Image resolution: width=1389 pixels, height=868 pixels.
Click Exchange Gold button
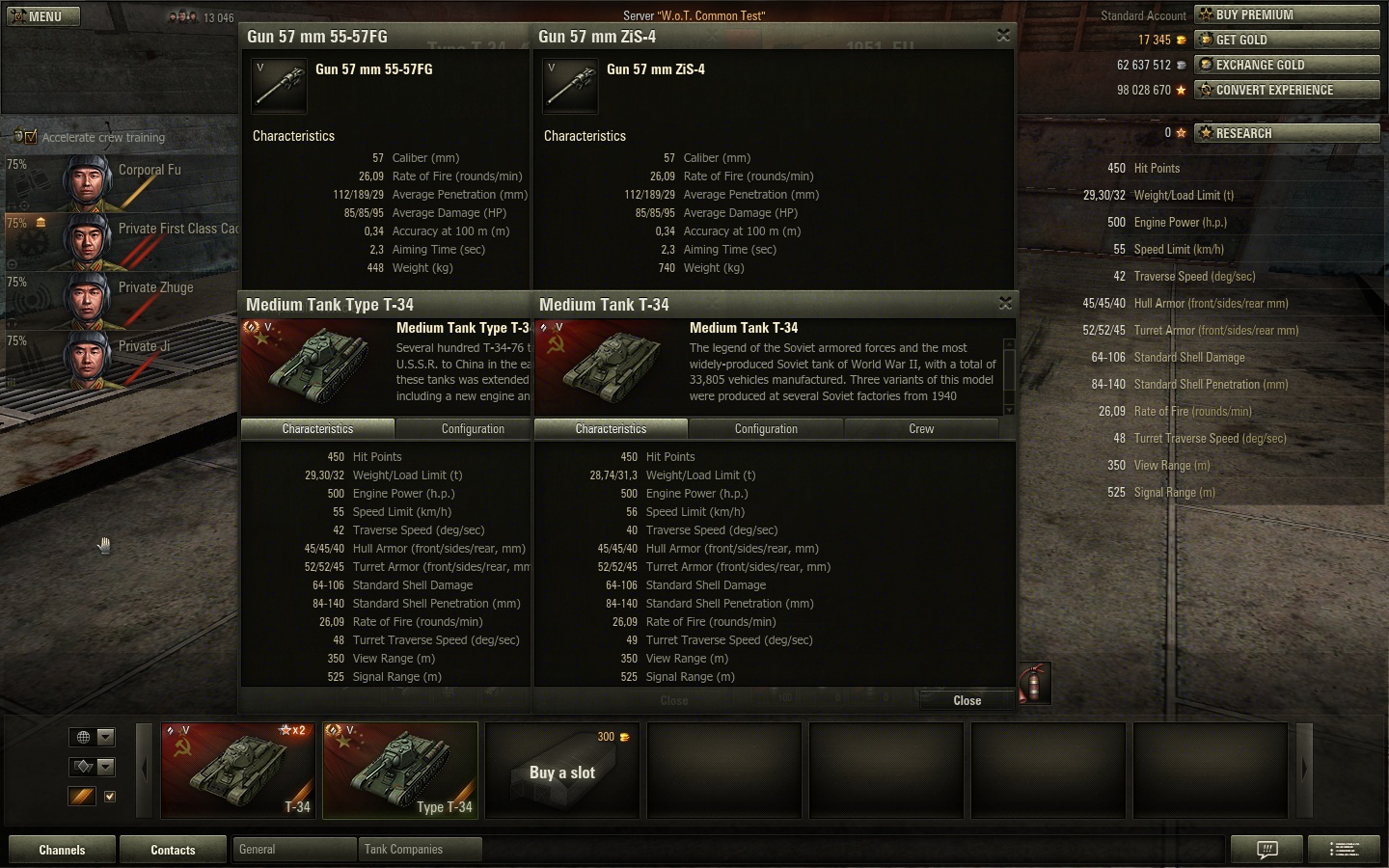pos(1287,65)
